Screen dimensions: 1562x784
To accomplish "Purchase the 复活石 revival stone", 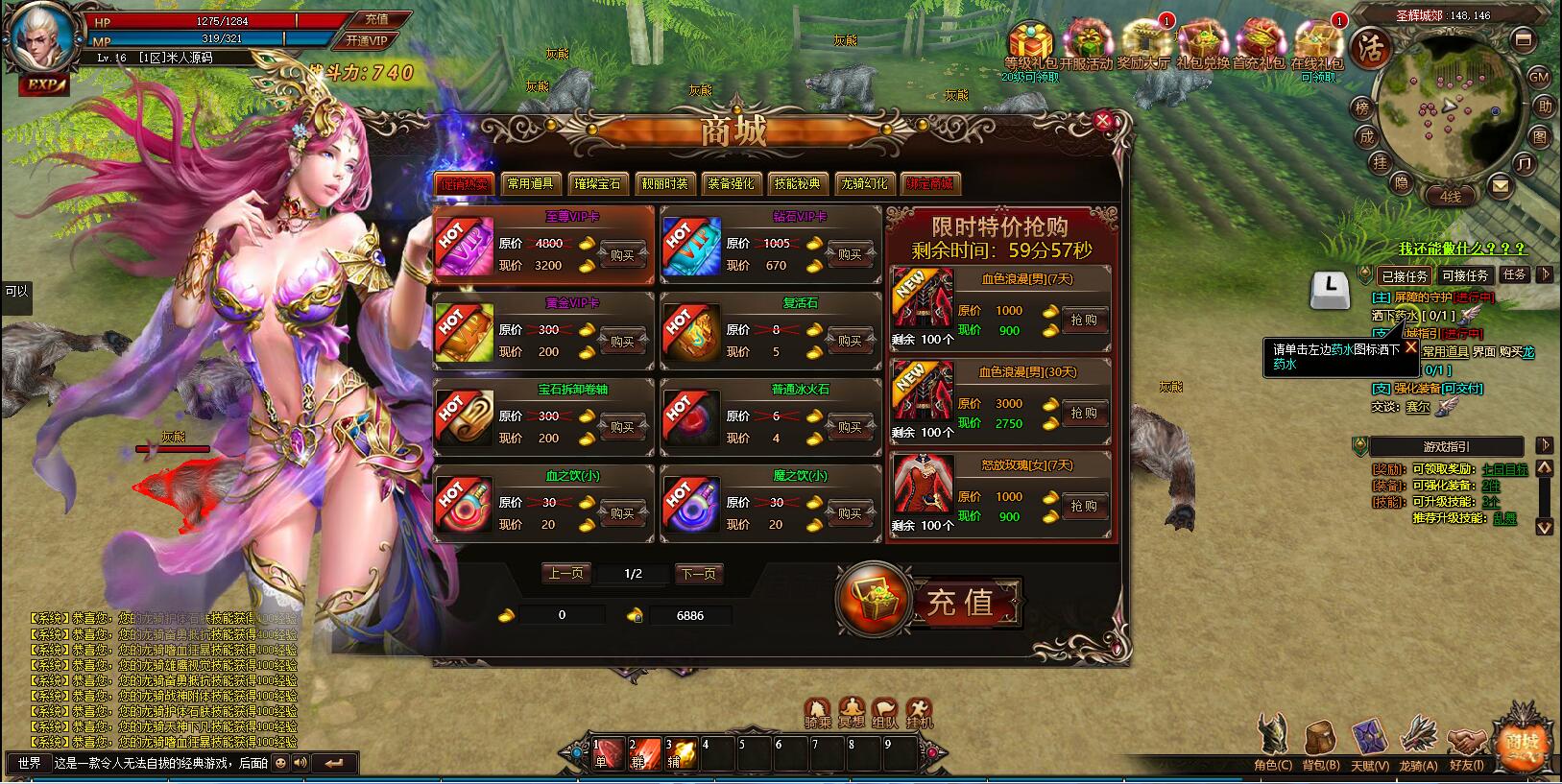I will pyautogui.click(x=850, y=341).
